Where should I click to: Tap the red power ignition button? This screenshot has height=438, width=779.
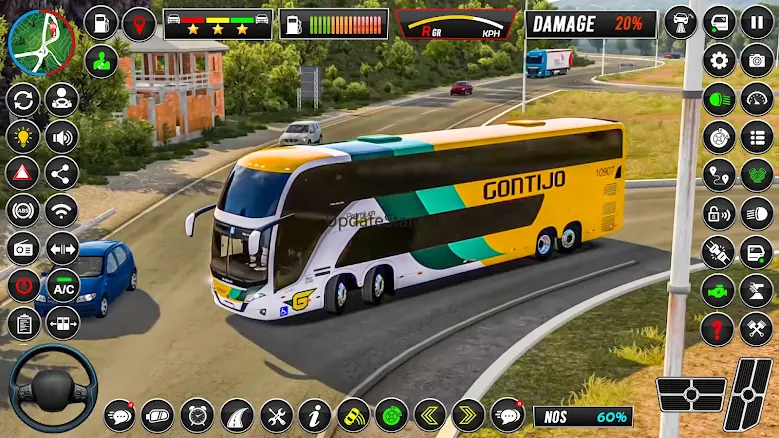point(23,286)
